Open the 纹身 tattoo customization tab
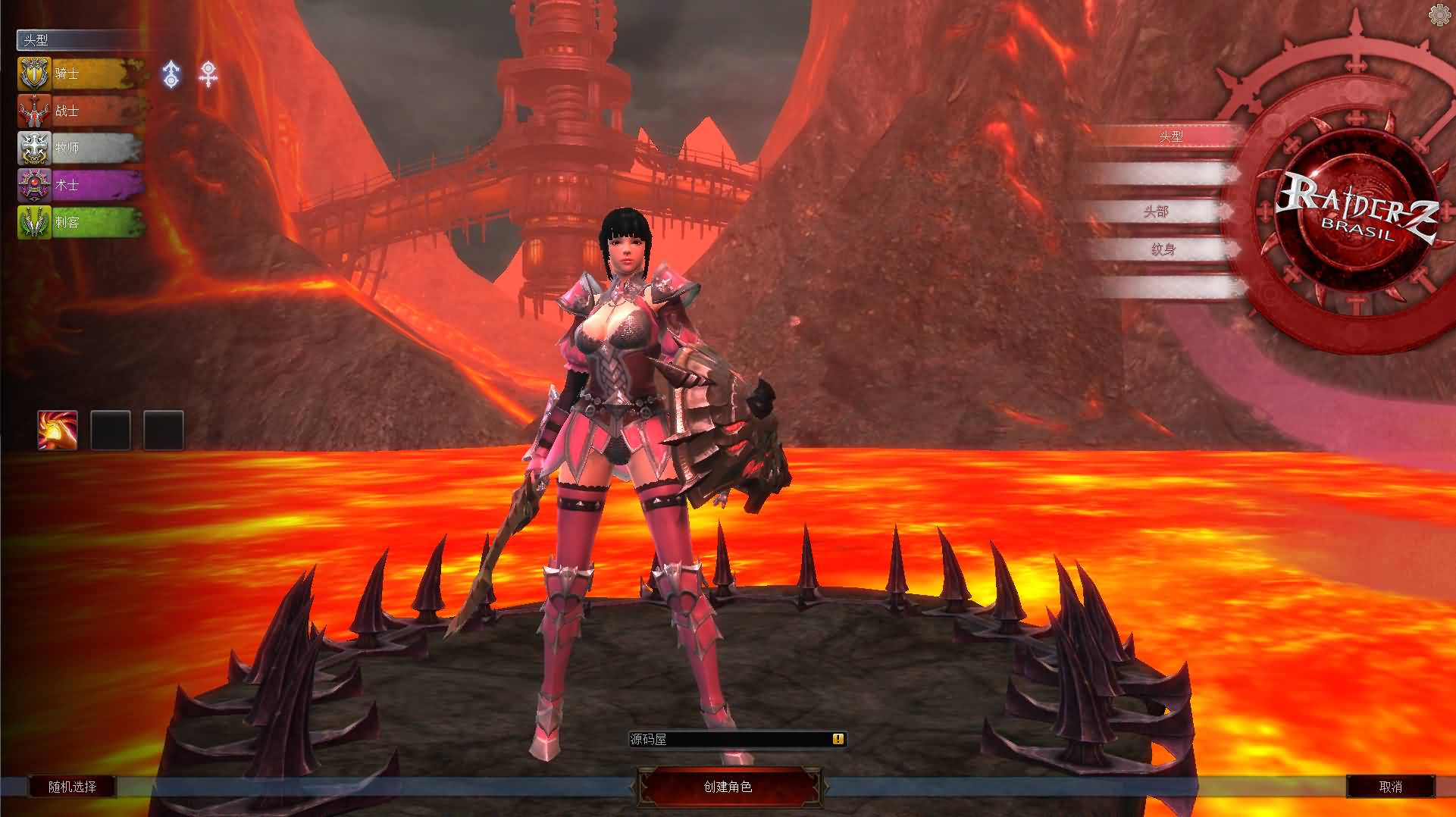The height and width of the screenshot is (817, 1456). 1163,249
